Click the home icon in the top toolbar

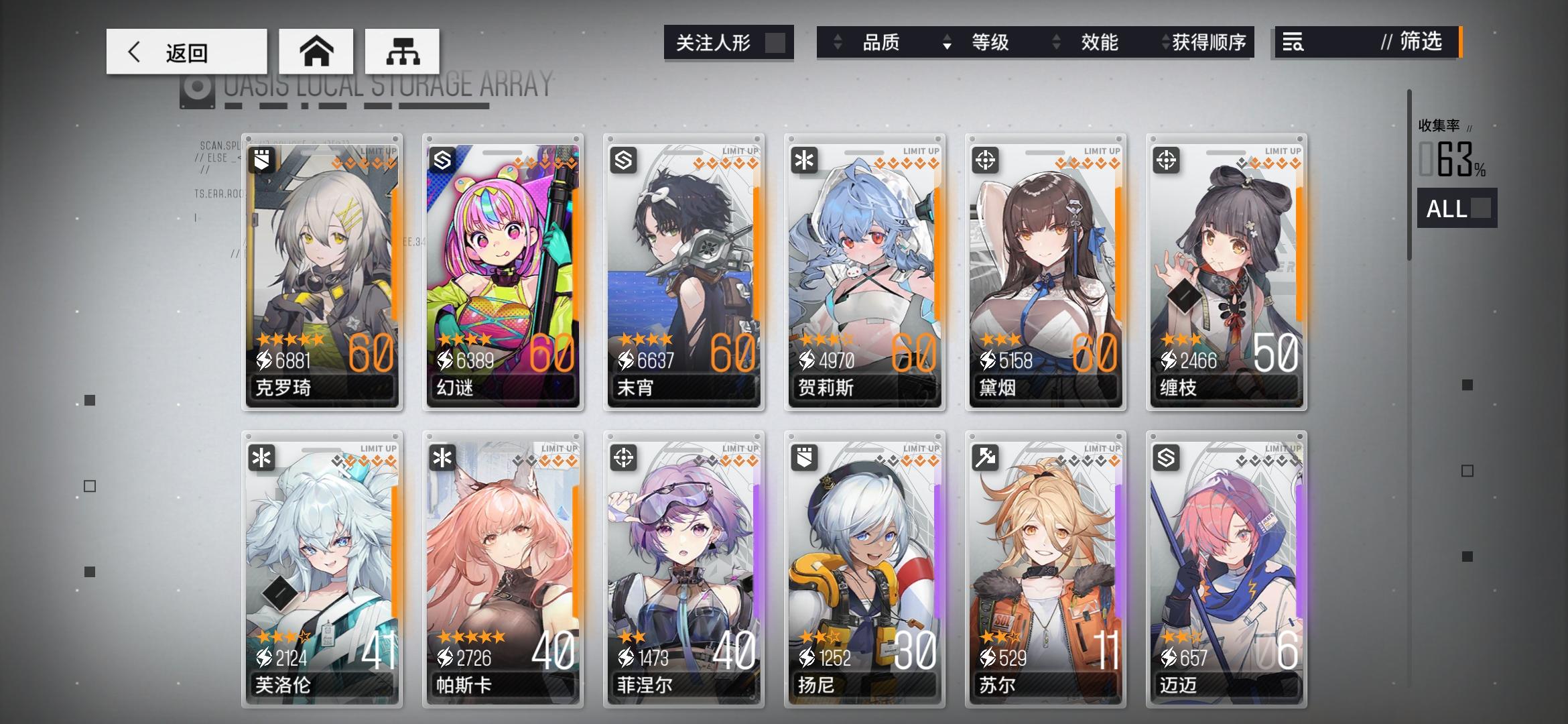(x=316, y=50)
